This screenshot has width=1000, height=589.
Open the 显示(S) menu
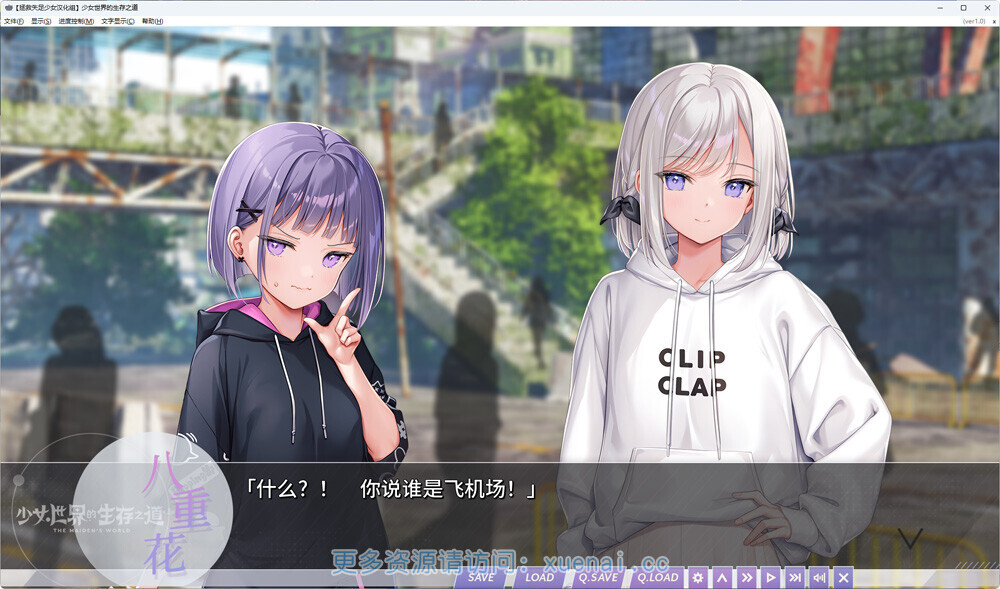tap(41, 20)
